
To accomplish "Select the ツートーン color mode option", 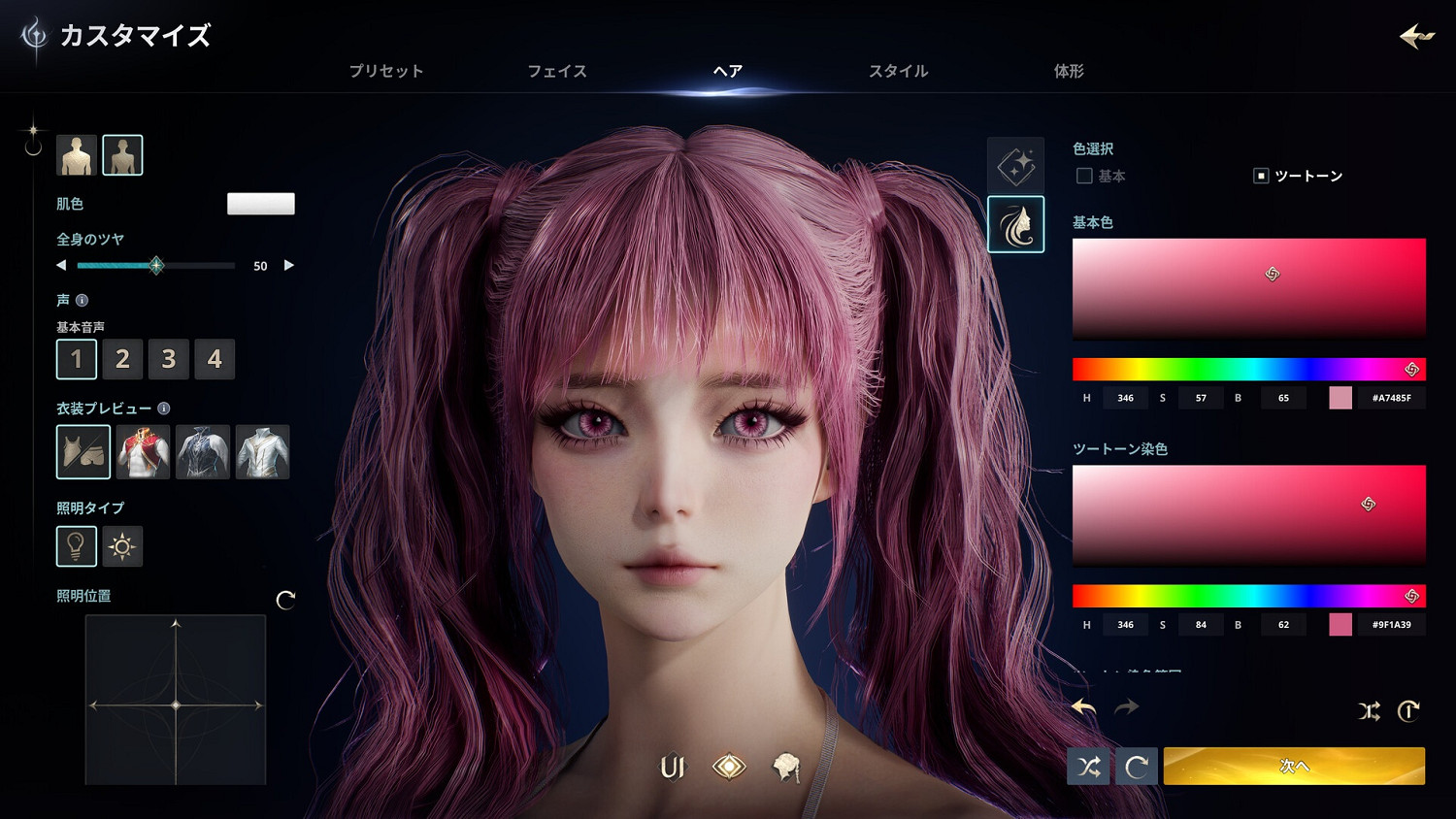I will pos(1261,176).
